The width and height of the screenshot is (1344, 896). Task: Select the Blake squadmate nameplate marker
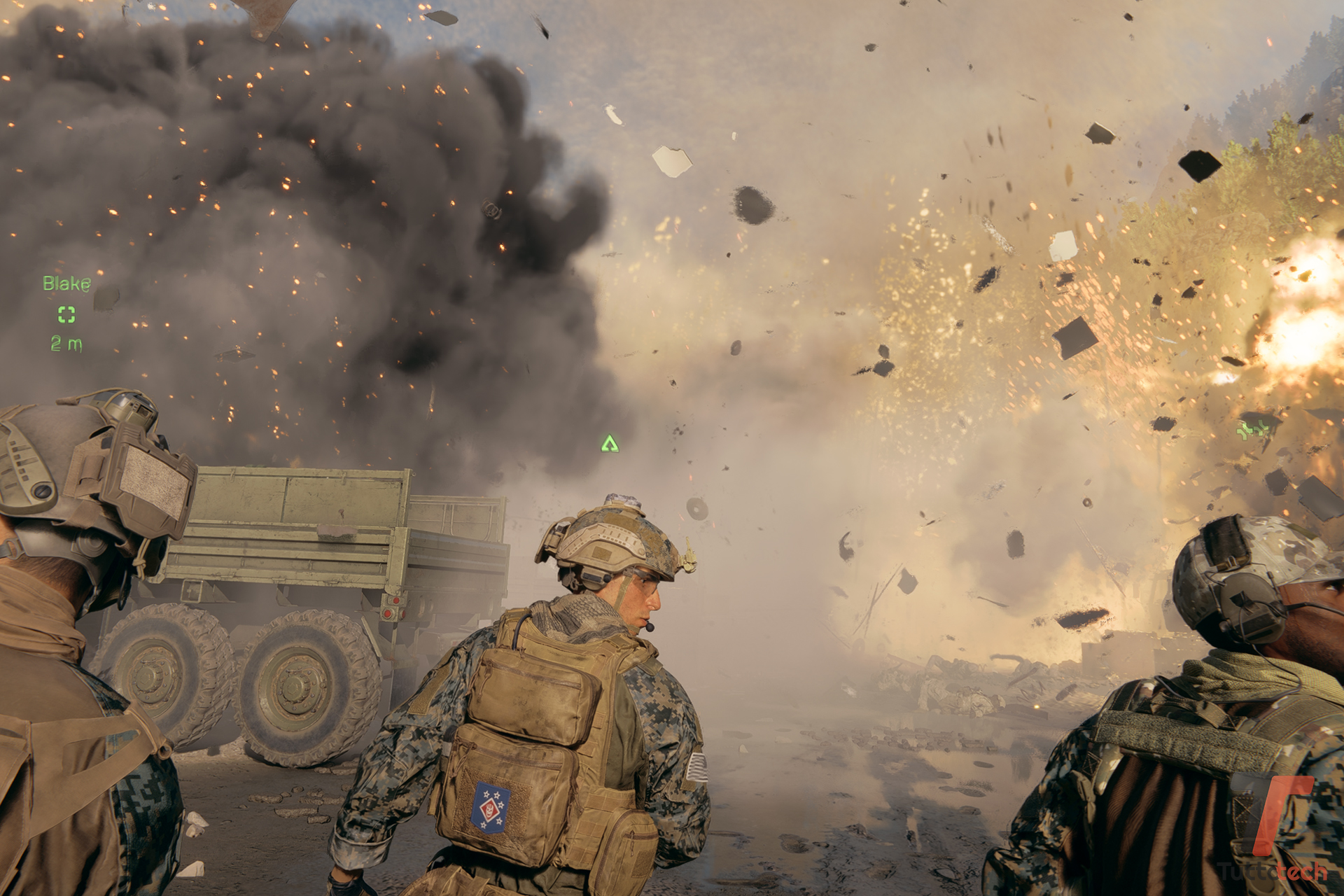coord(67,283)
